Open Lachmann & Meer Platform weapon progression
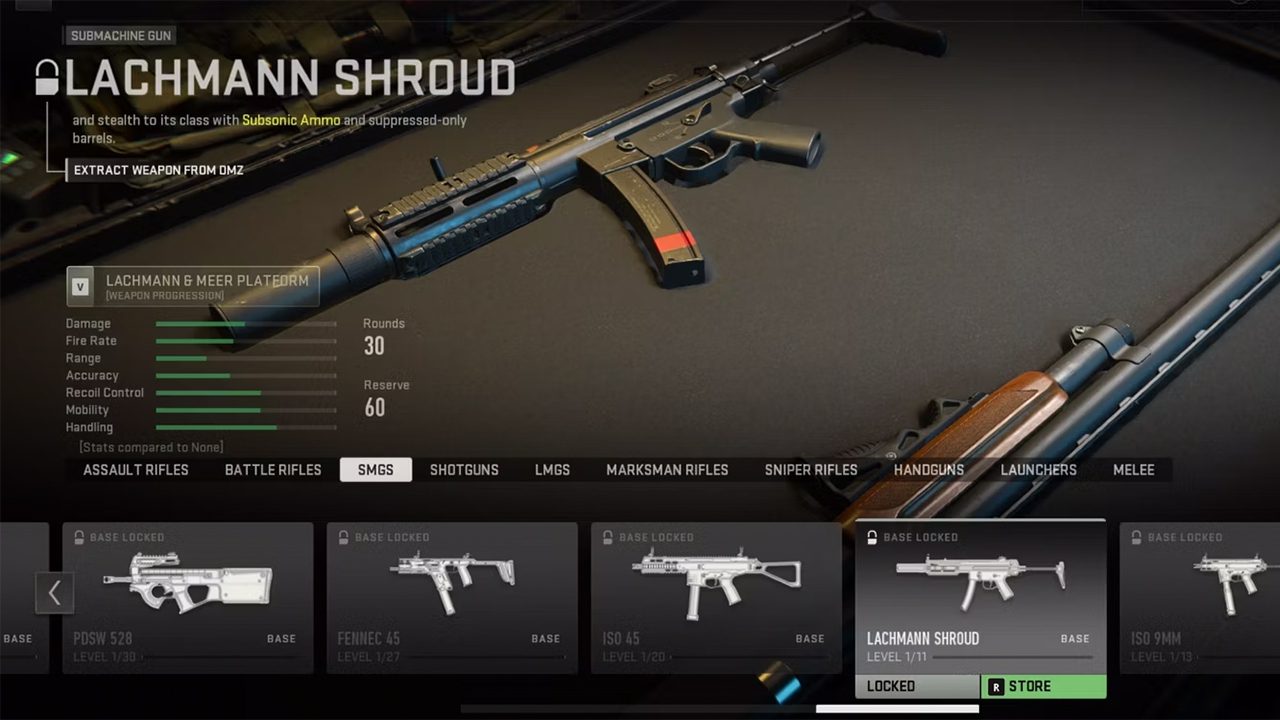 193,286
